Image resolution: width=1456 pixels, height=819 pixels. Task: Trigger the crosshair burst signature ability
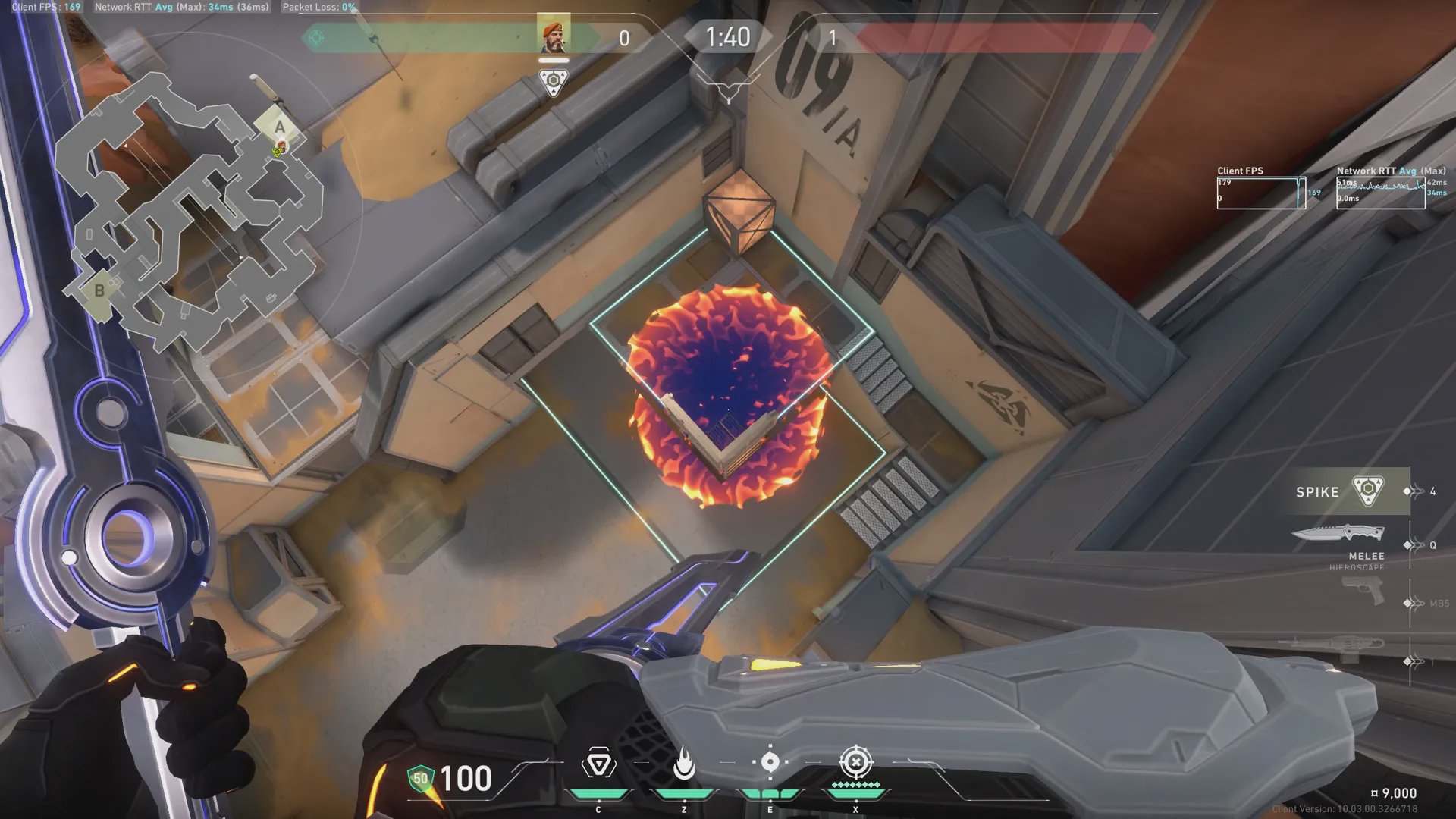(770, 762)
